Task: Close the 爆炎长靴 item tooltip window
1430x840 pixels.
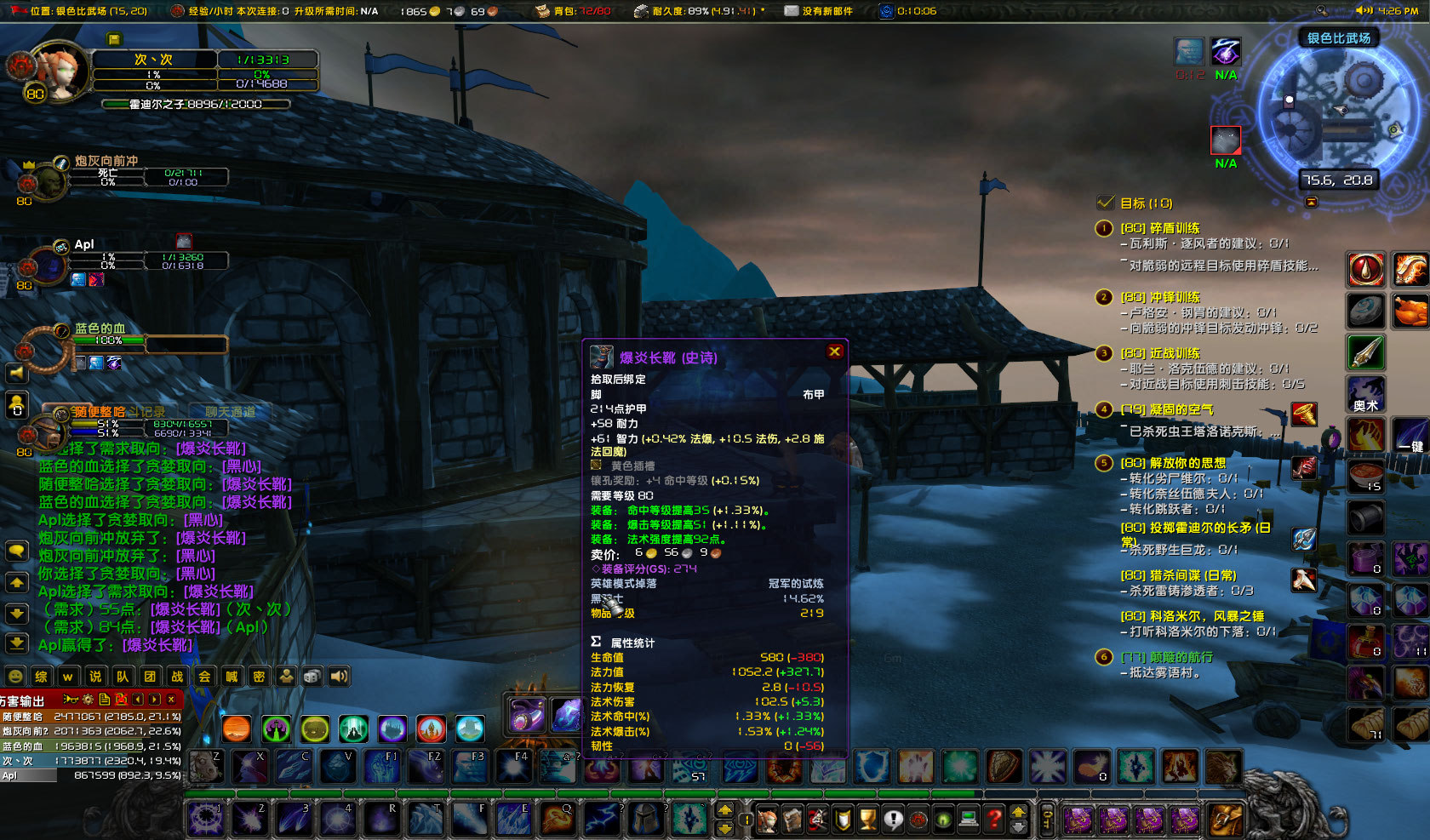Action: [x=834, y=351]
